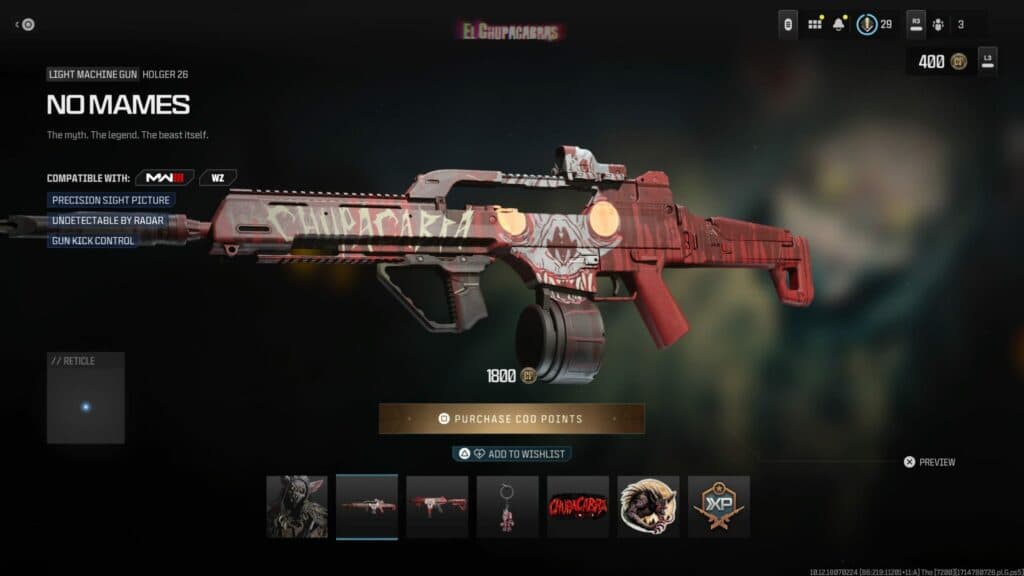Open the Preview option
Image resolution: width=1024 pixels, height=576 pixels.
tap(929, 462)
